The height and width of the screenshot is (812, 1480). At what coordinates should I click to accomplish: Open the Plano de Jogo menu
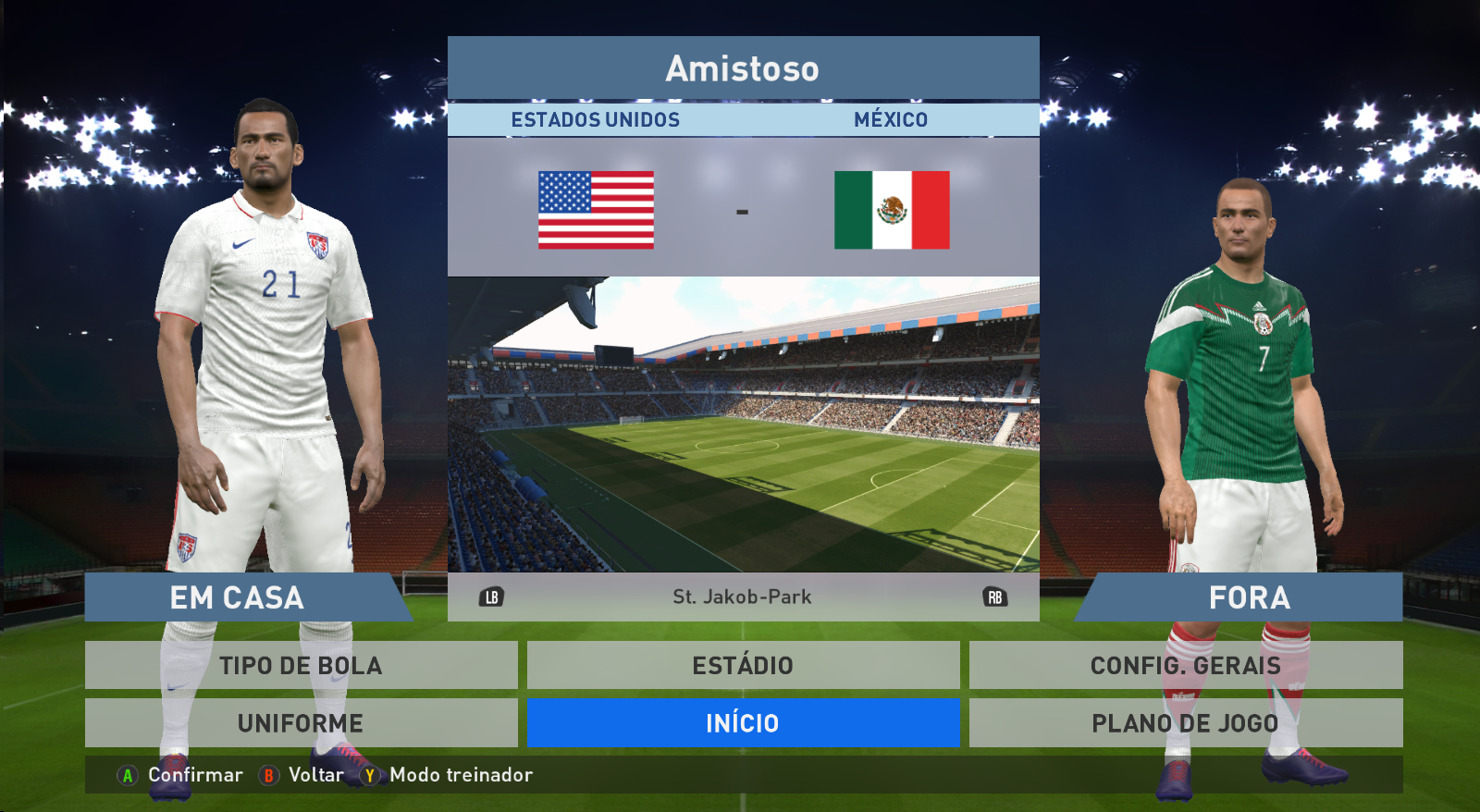(1185, 722)
